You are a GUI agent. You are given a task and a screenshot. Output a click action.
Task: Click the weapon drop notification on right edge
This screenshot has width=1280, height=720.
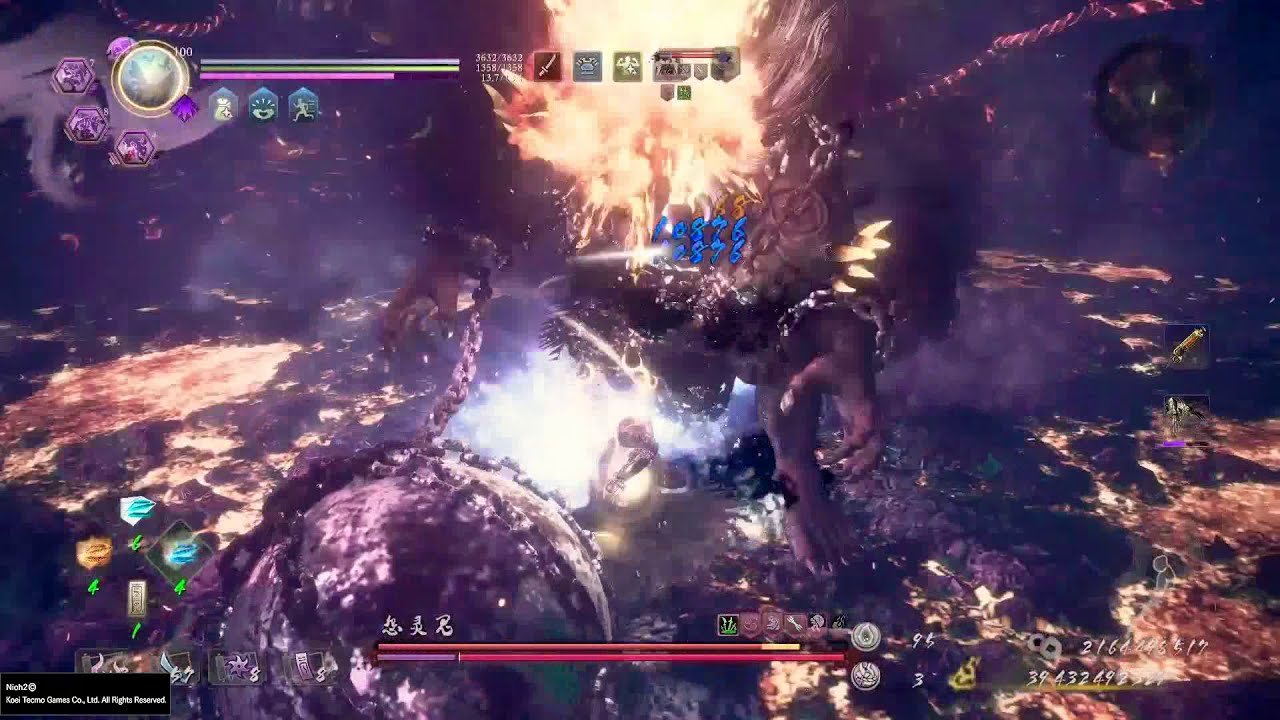coord(1177,410)
